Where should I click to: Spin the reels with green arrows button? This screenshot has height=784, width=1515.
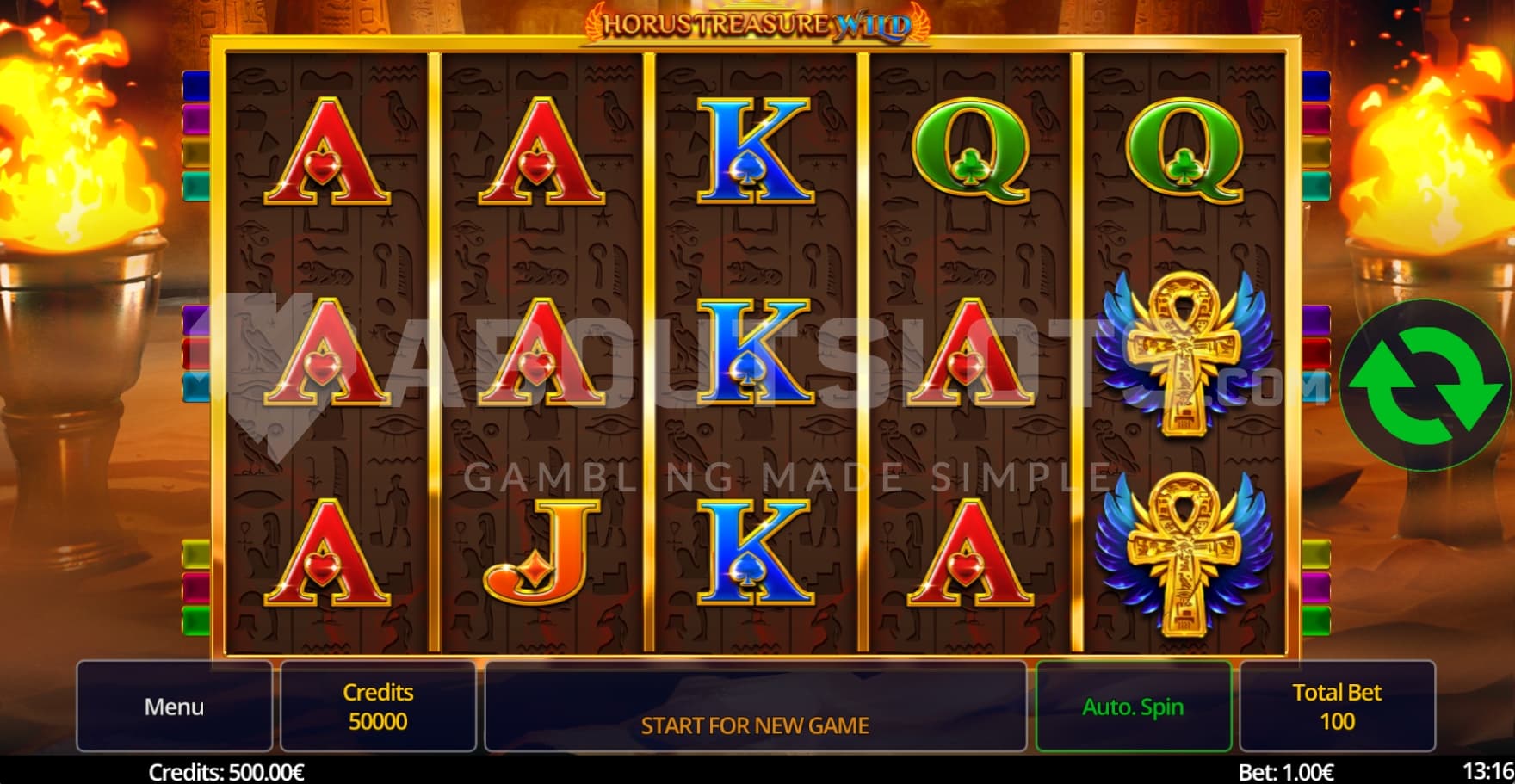click(x=1425, y=385)
